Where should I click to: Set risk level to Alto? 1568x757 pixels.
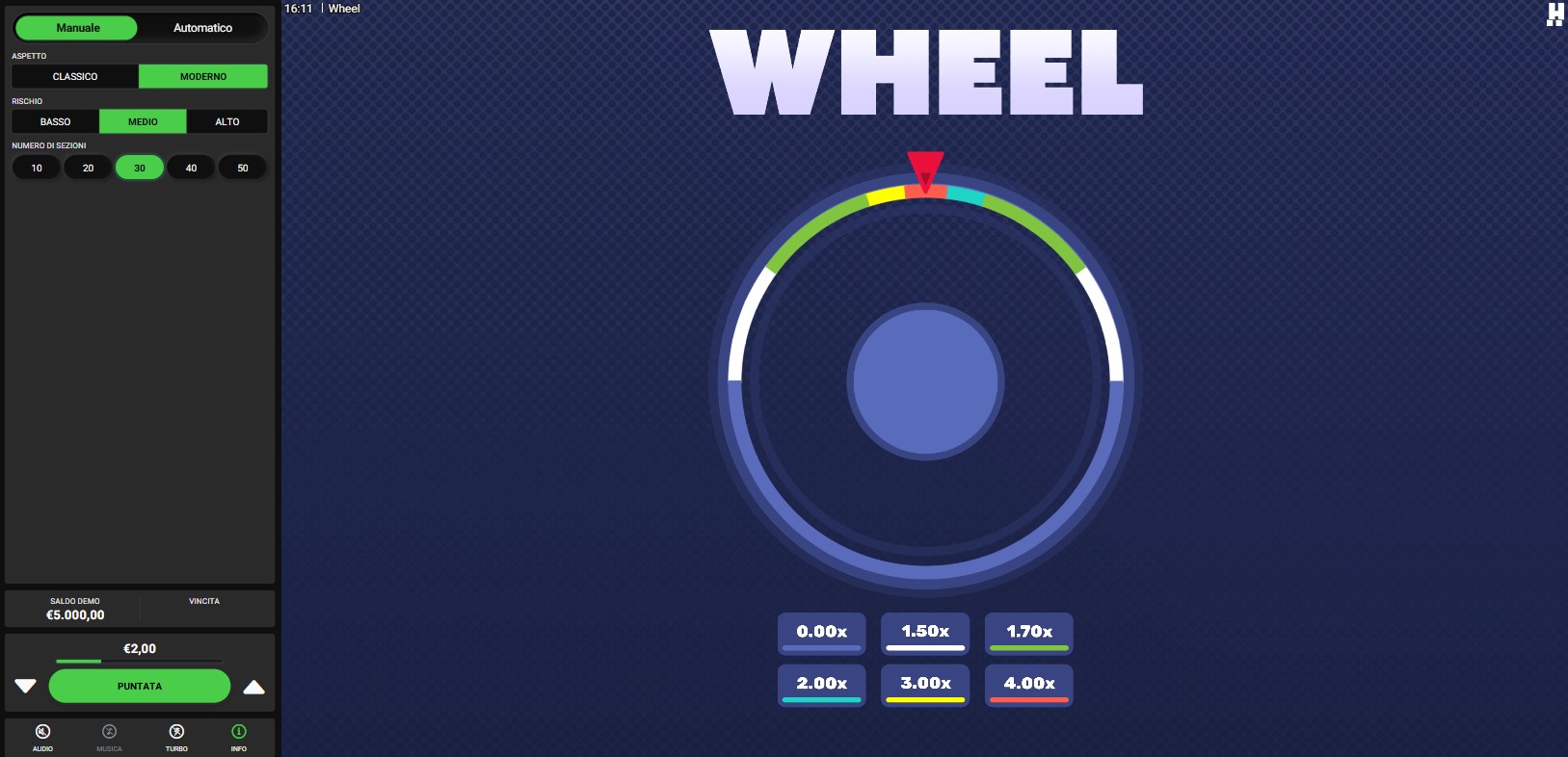[227, 121]
